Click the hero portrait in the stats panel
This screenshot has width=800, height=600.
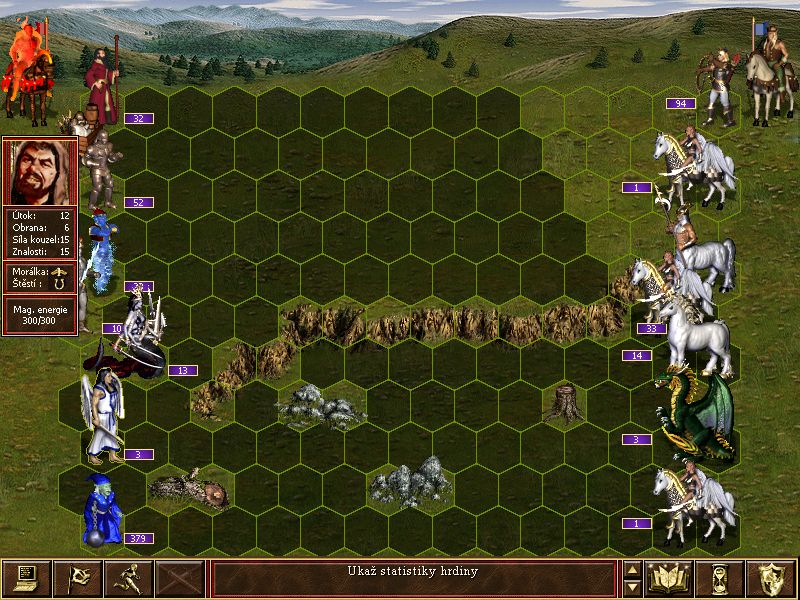(40, 171)
